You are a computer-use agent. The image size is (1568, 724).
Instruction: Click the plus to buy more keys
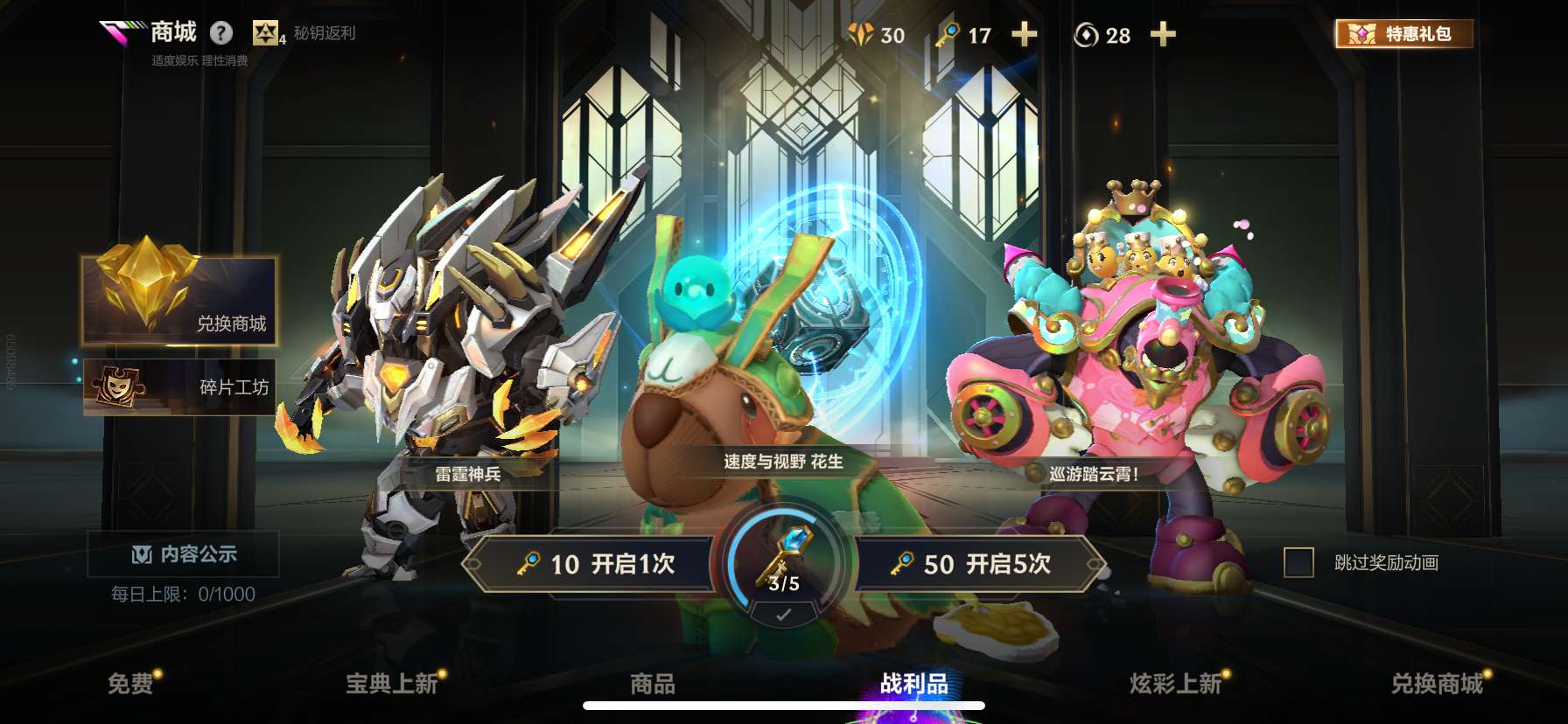(1025, 35)
